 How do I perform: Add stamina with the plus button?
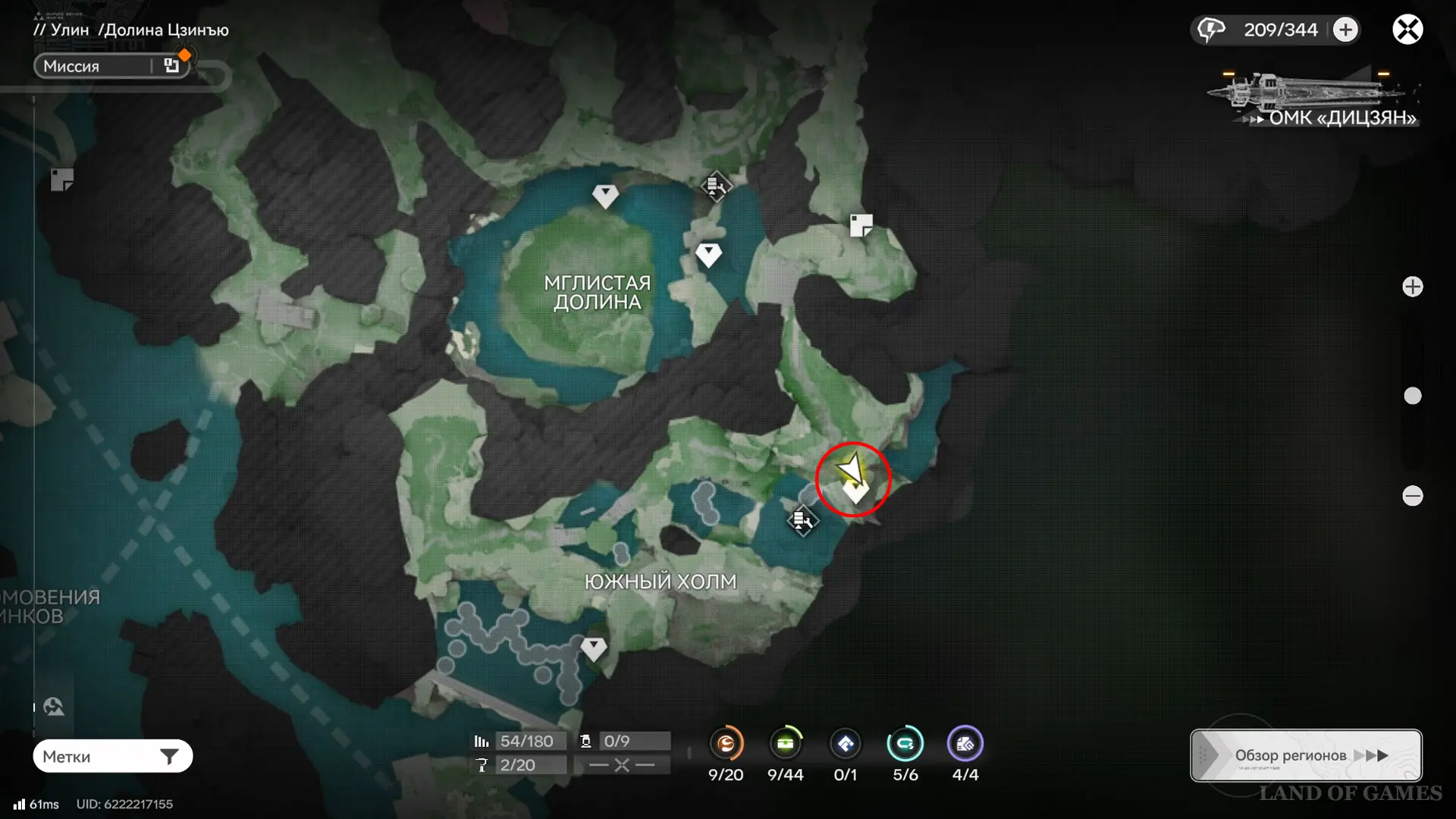1345,30
